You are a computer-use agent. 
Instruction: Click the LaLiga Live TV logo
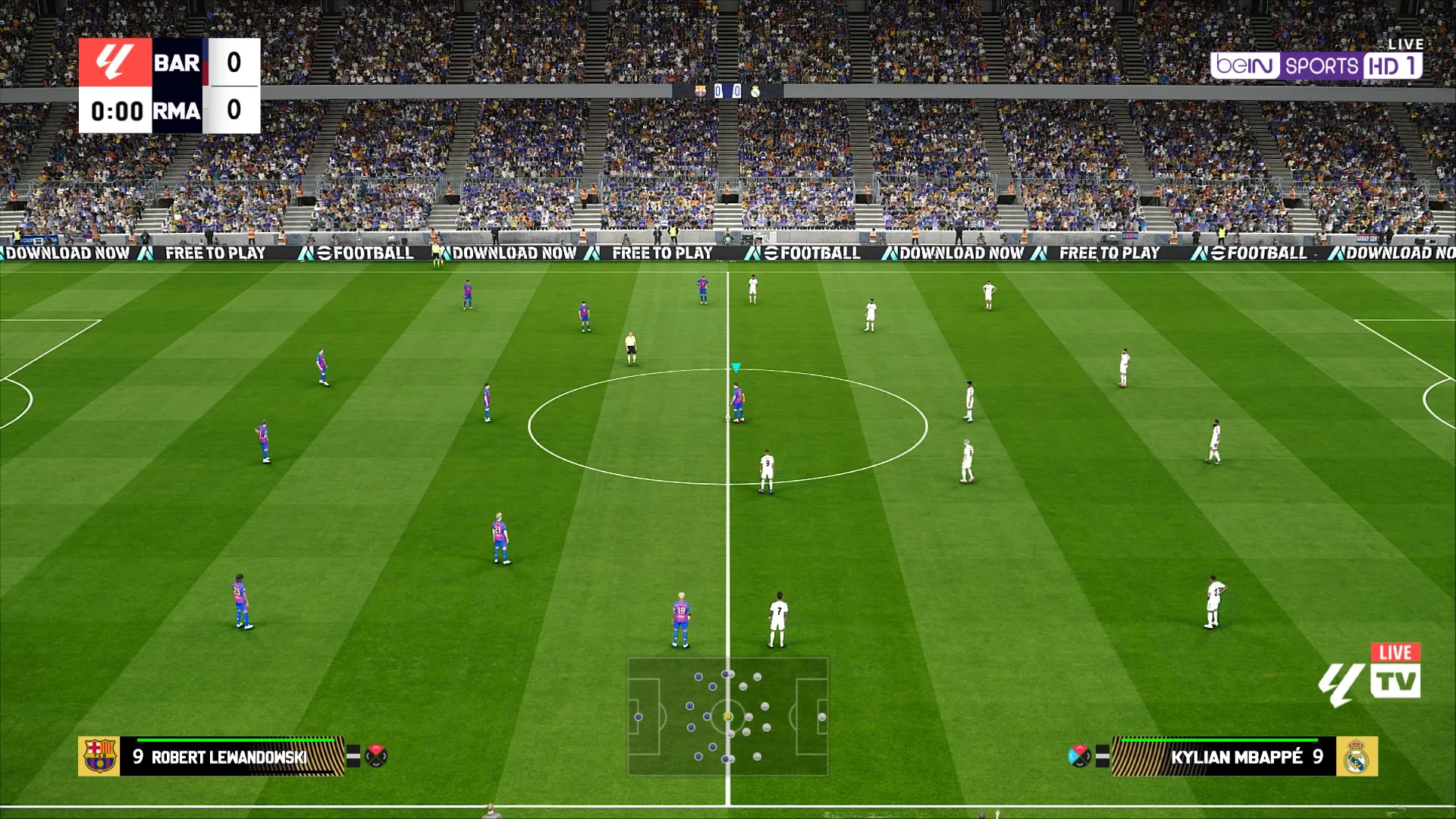click(1370, 676)
